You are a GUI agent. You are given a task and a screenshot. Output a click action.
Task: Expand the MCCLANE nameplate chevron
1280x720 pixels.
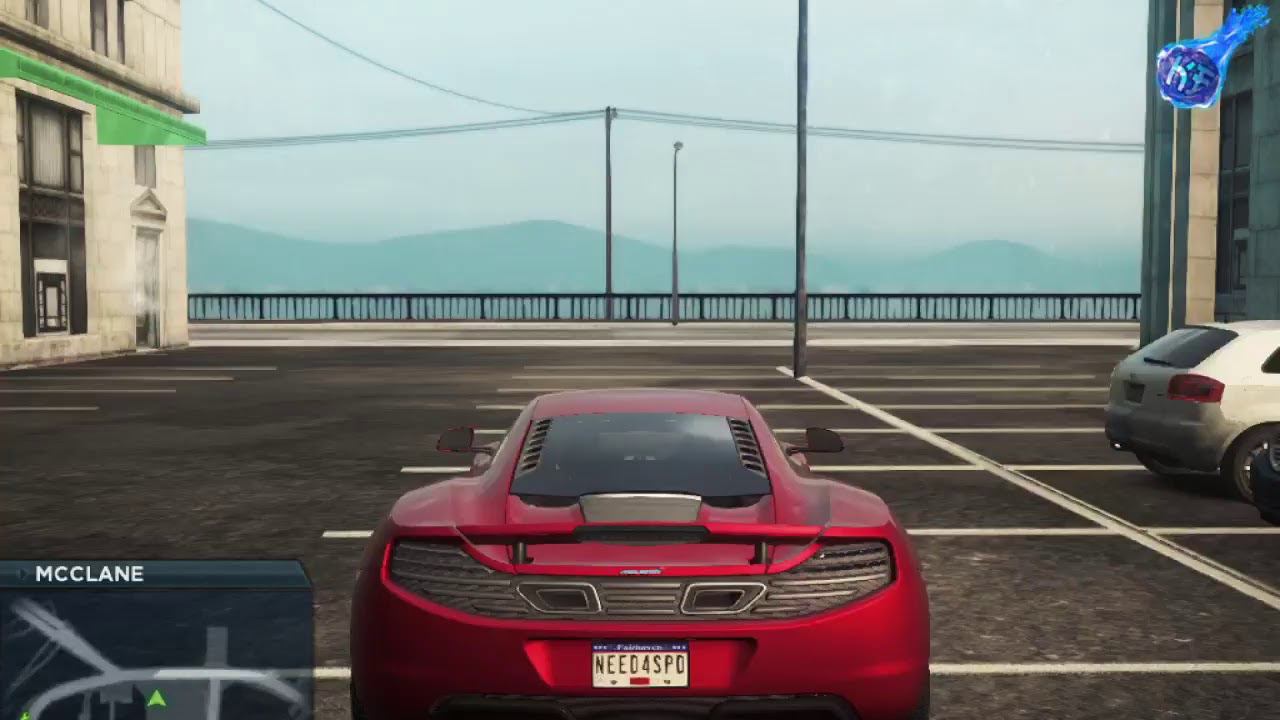tap(22, 575)
